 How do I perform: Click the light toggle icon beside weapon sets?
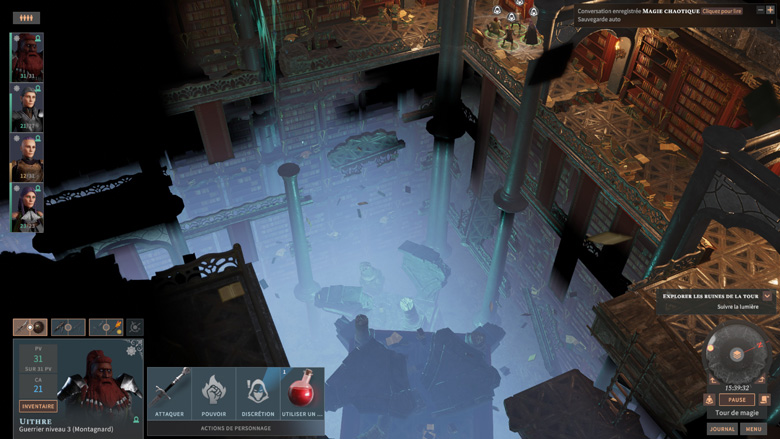coord(135,327)
